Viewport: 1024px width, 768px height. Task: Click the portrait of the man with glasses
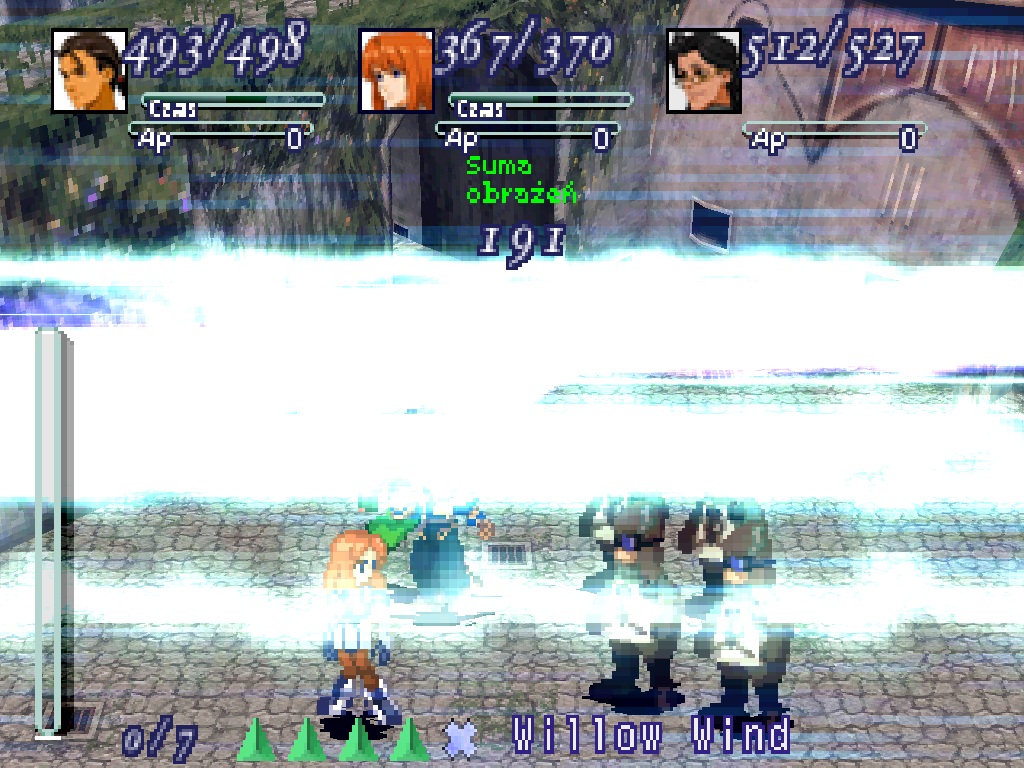point(704,70)
